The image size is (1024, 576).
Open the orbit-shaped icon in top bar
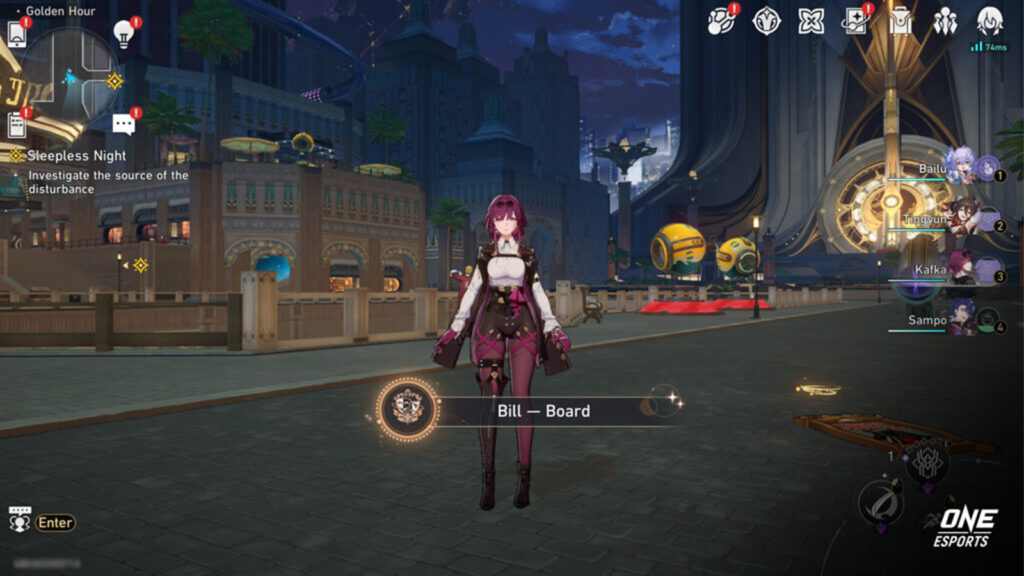tap(721, 21)
